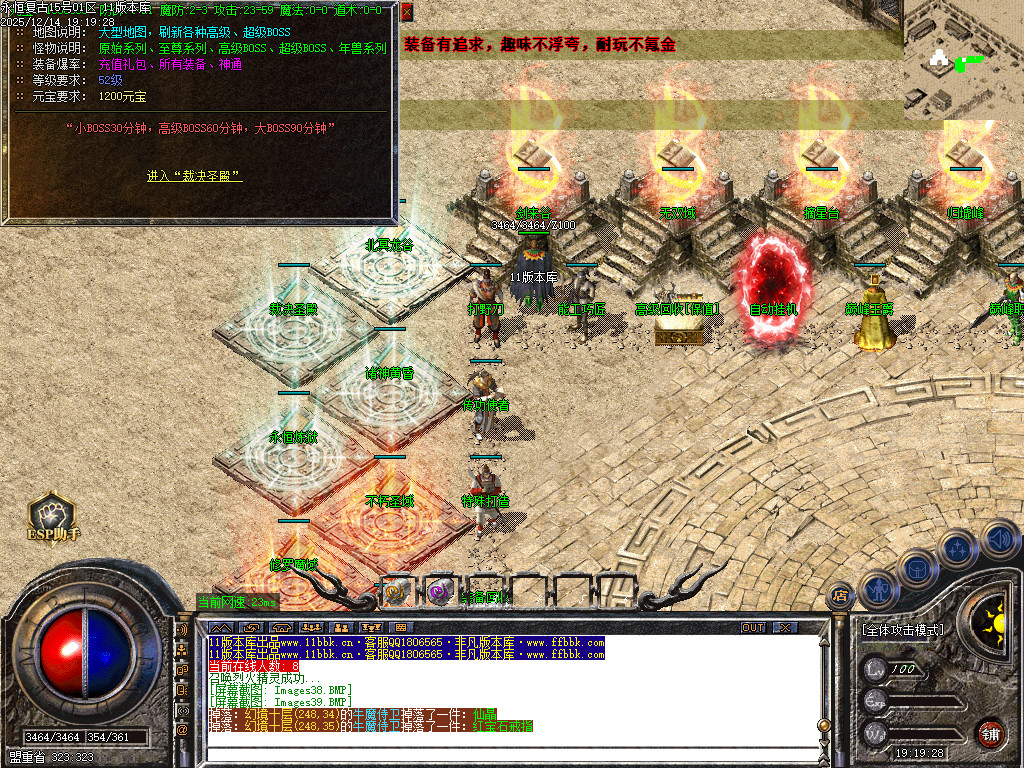Close the chat panel with the X button
The image size is (1024, 768).
785,627
